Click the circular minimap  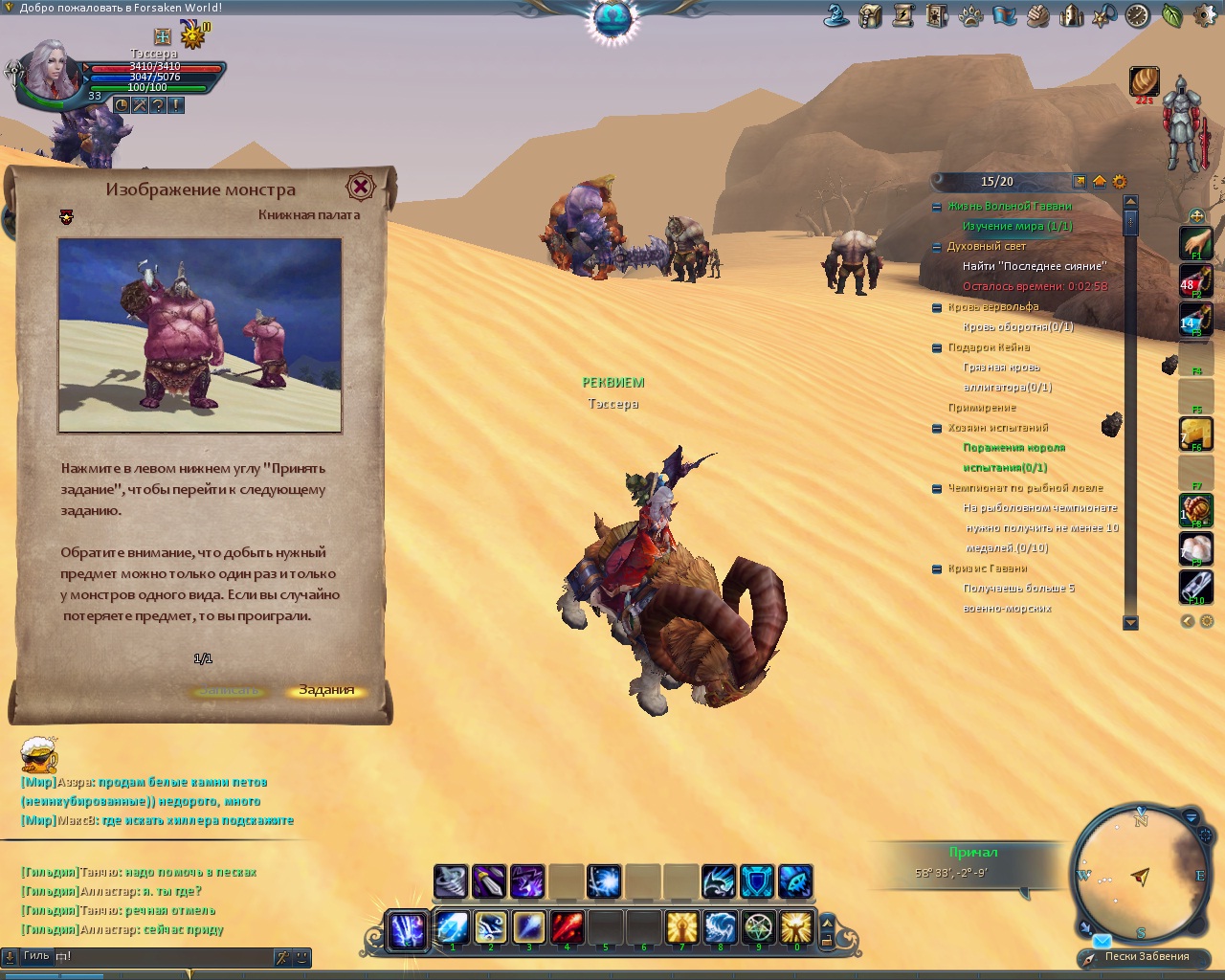pos(1139,875)
